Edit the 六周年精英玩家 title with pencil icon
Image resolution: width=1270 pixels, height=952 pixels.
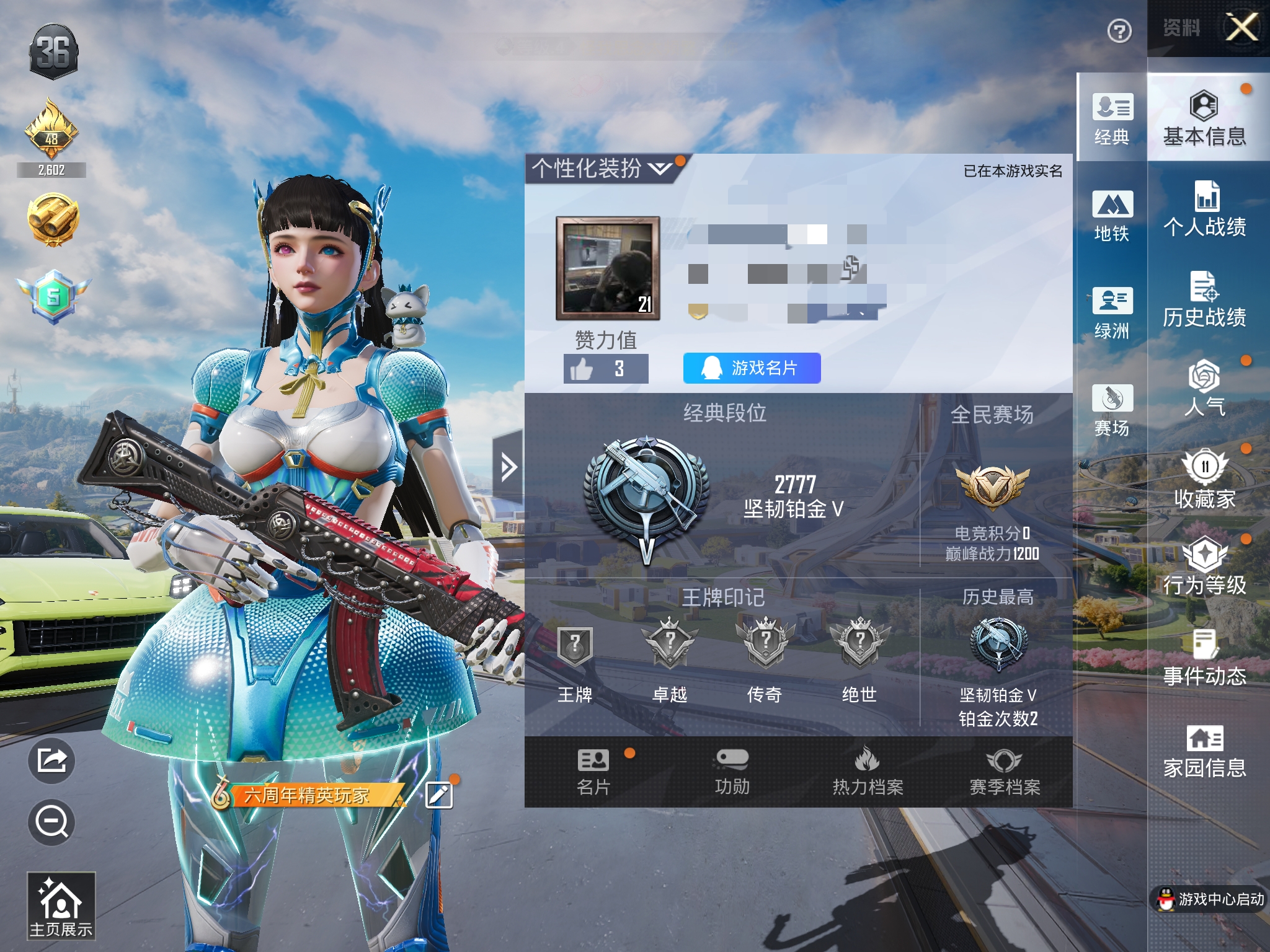(439, 795)
